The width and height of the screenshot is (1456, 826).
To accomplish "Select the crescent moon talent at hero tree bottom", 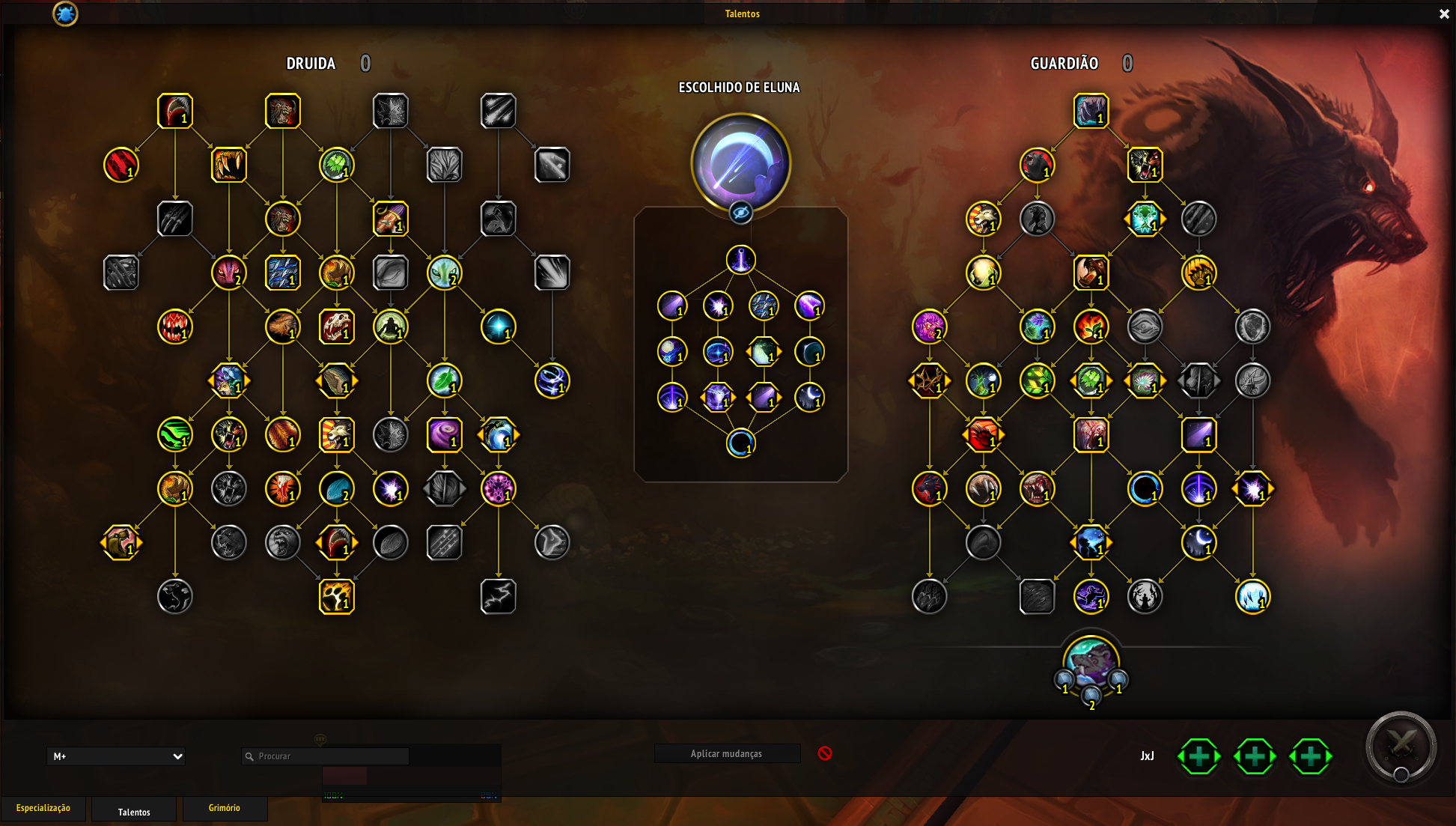I will click(x=740, y=443).
